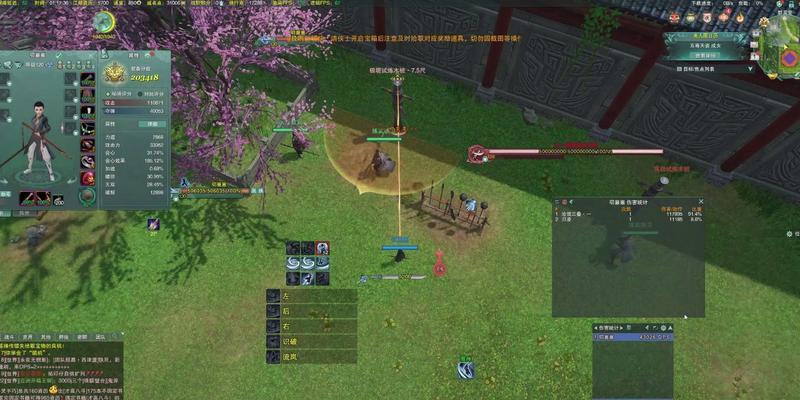800x400 pixels.
Task: Select the 流岚 skill row
Action: coord(311,357)
